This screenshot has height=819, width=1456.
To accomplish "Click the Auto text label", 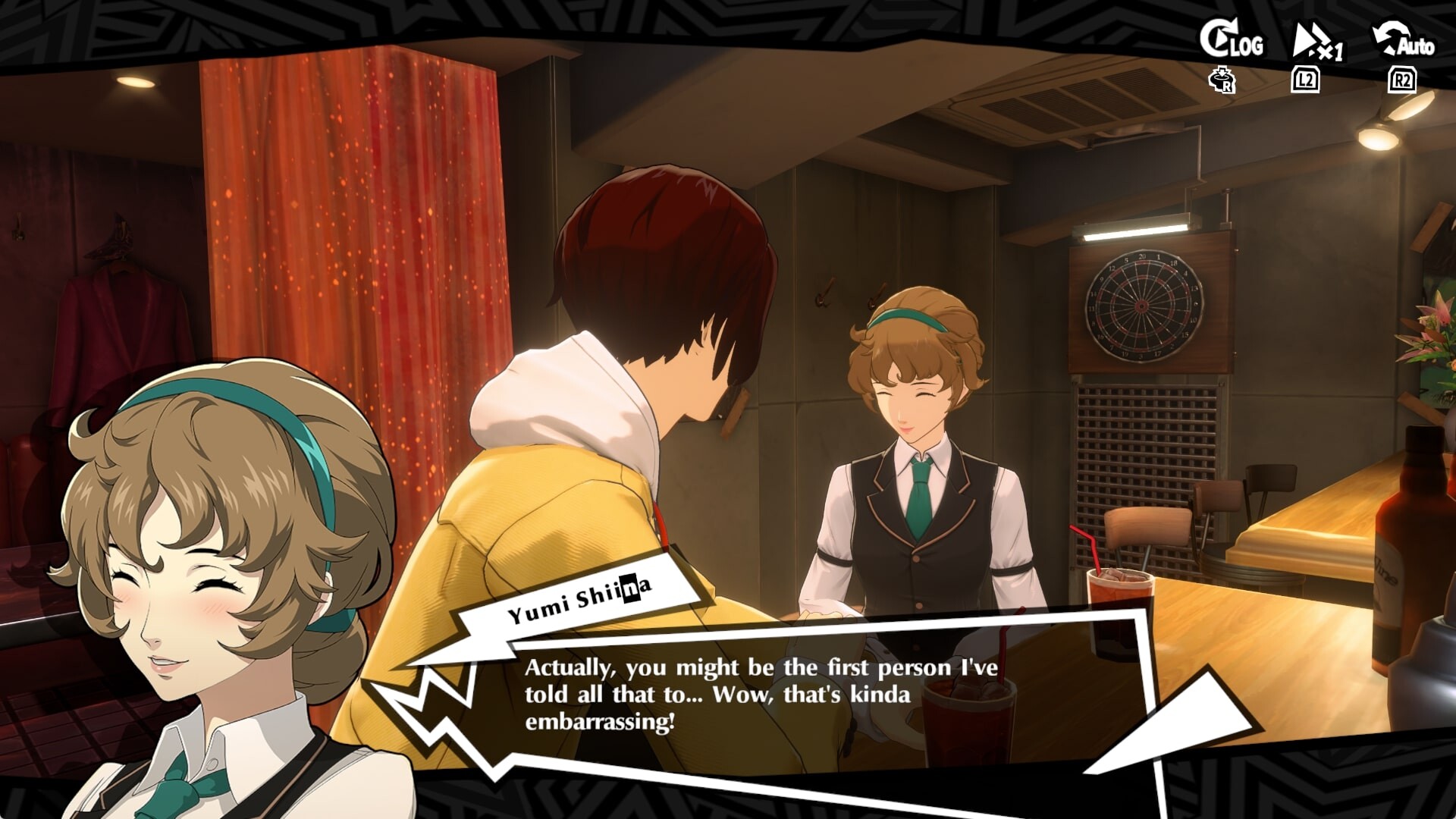I will pos(1414,47).
